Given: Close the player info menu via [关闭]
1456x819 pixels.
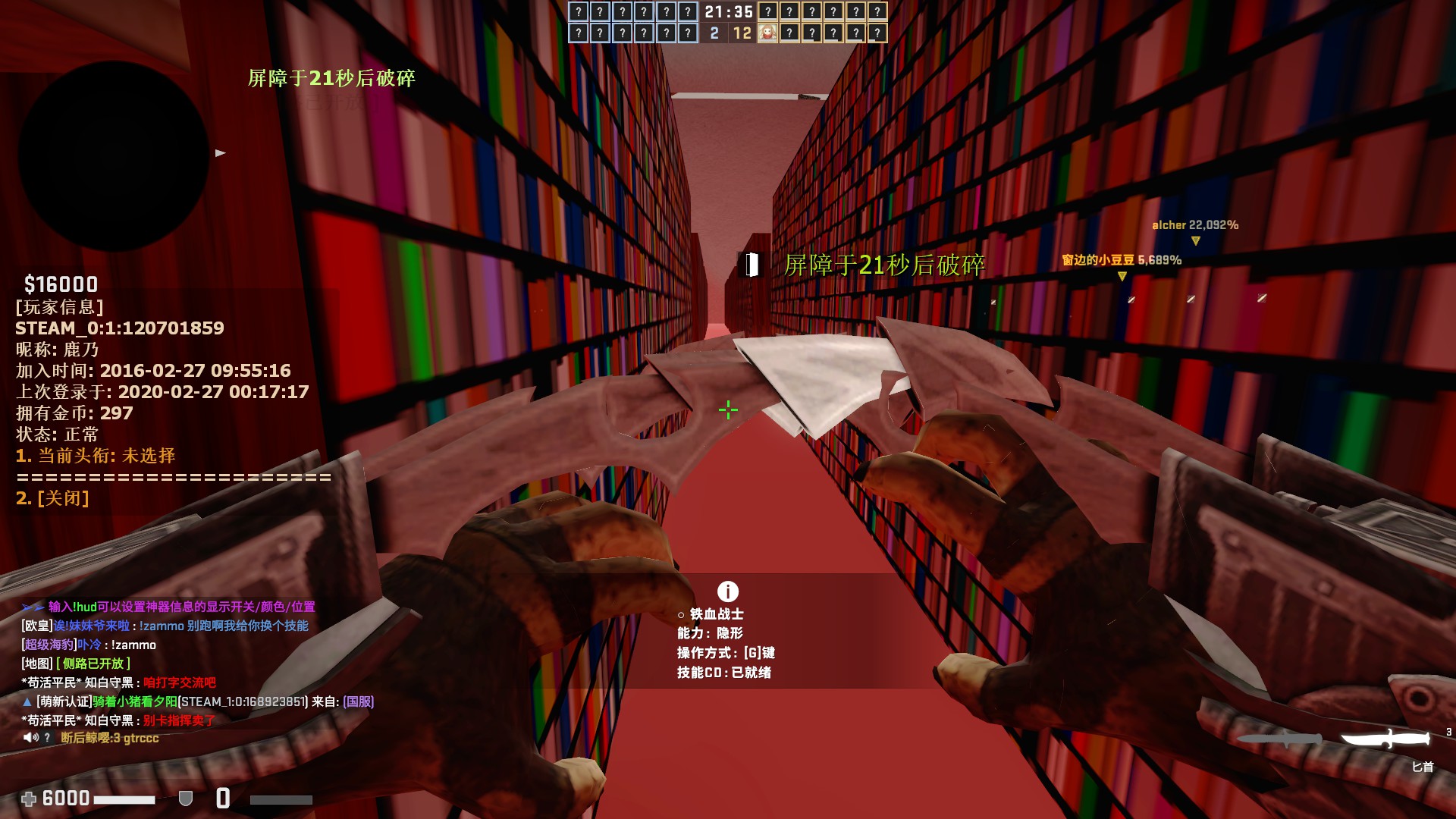Looking at the screenshot, I should point(53,498).
